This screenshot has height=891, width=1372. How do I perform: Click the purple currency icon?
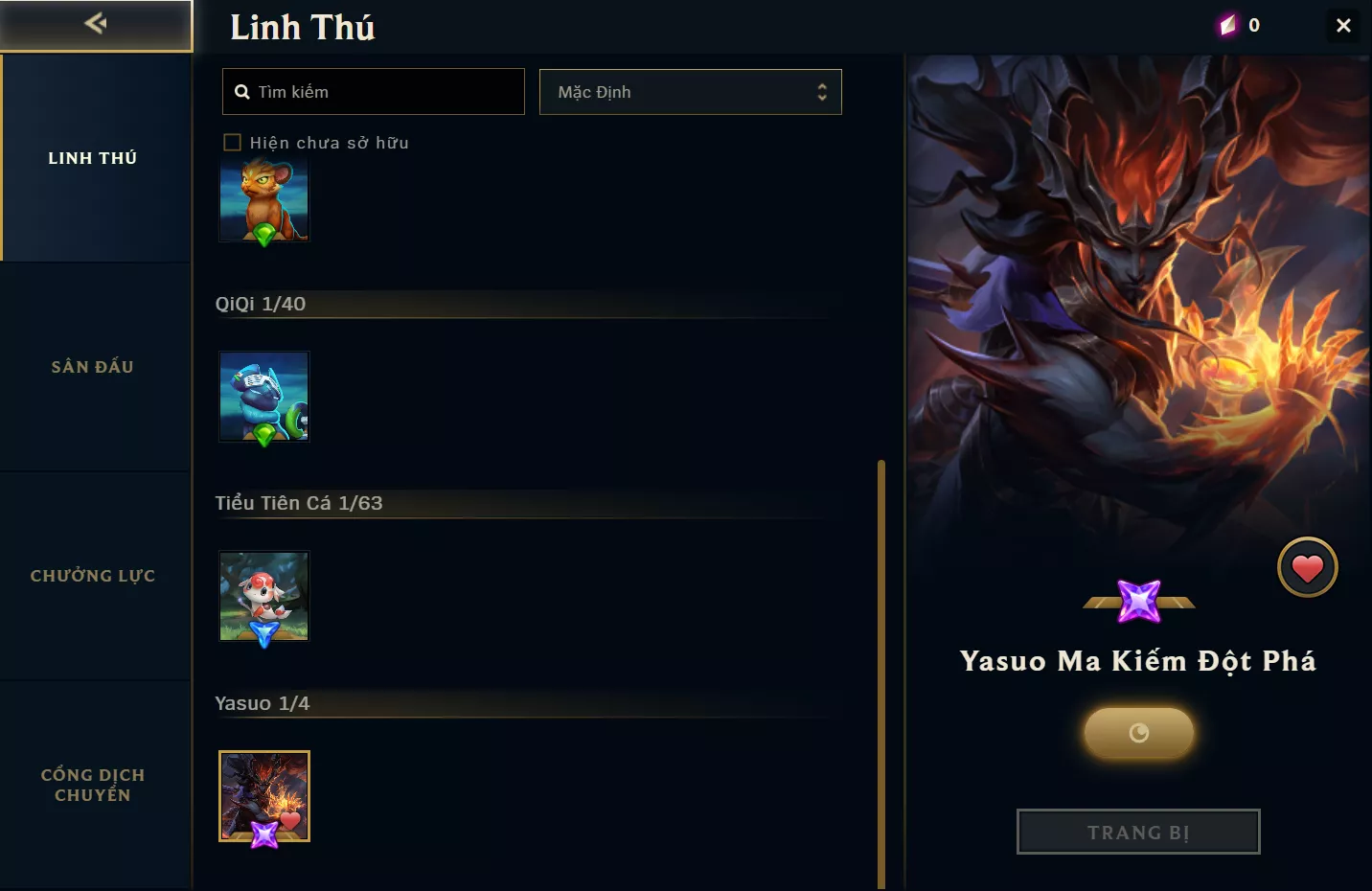click(x=1228, y=26)
